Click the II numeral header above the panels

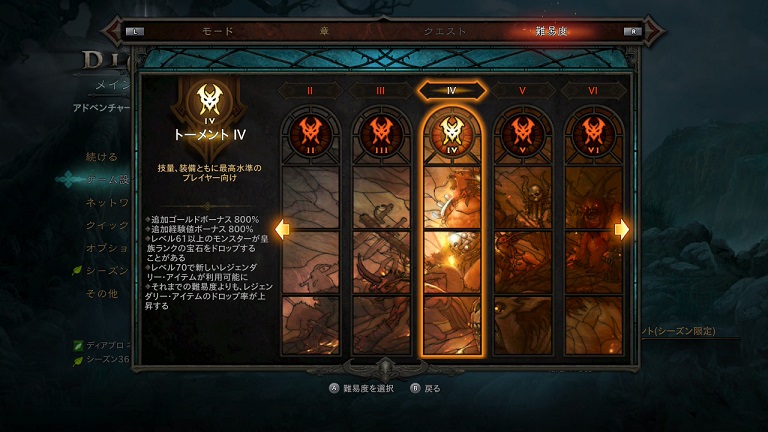click(x=310, y=90)
